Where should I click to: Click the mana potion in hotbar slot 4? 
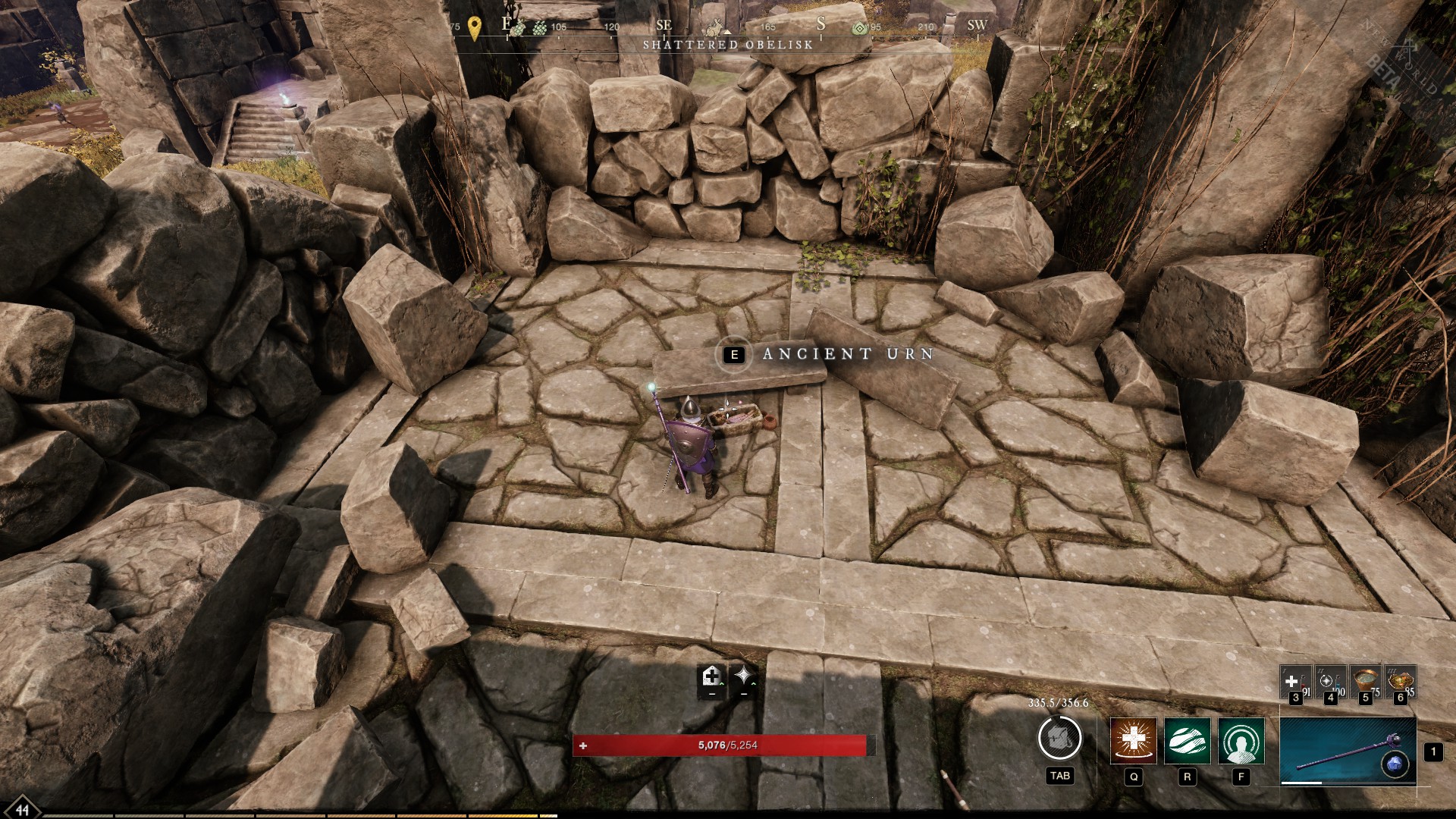pos(1332,682)
